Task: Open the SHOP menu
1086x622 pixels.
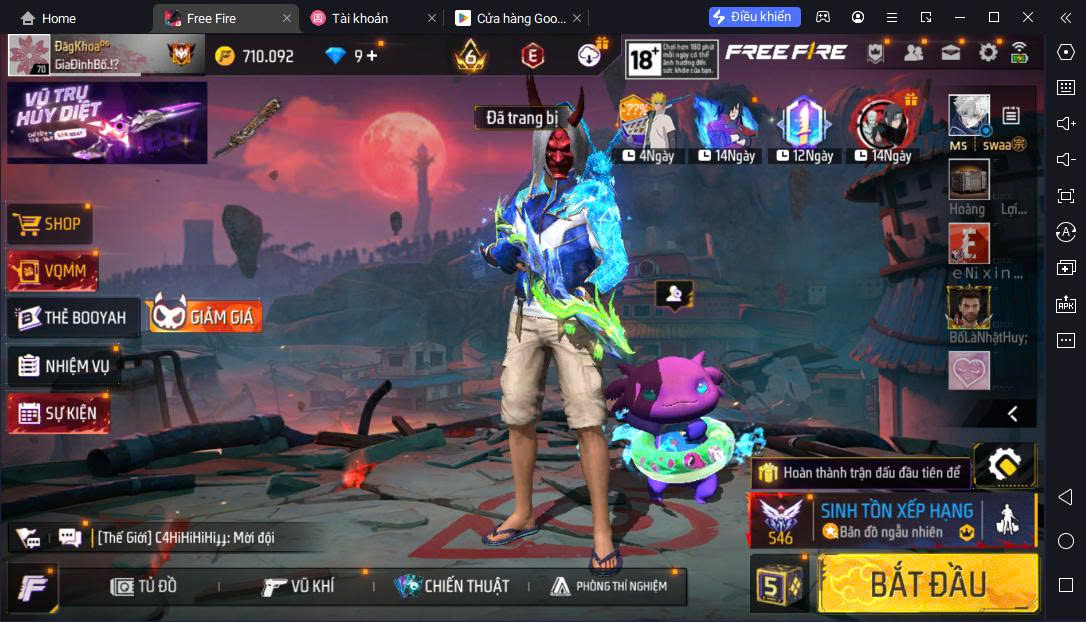Action: [50, 224]
